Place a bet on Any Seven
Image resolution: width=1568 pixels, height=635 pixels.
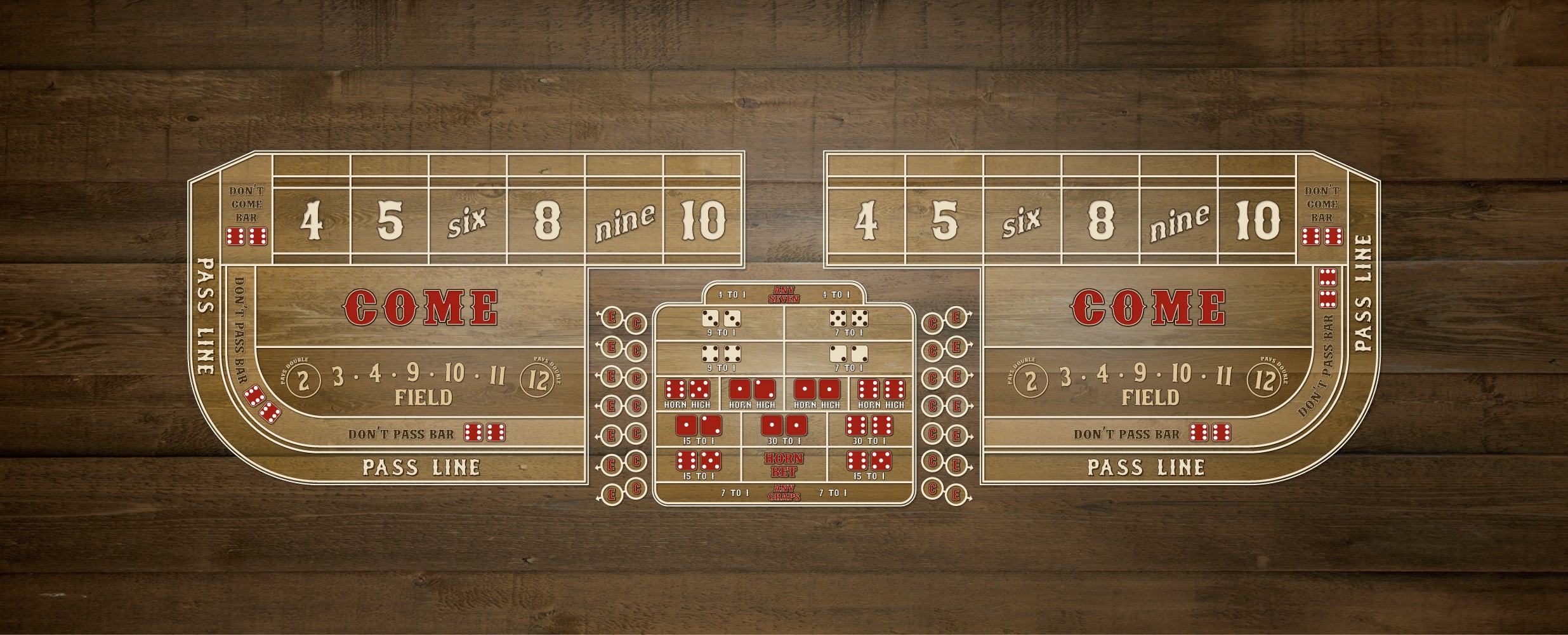[784, 295]
